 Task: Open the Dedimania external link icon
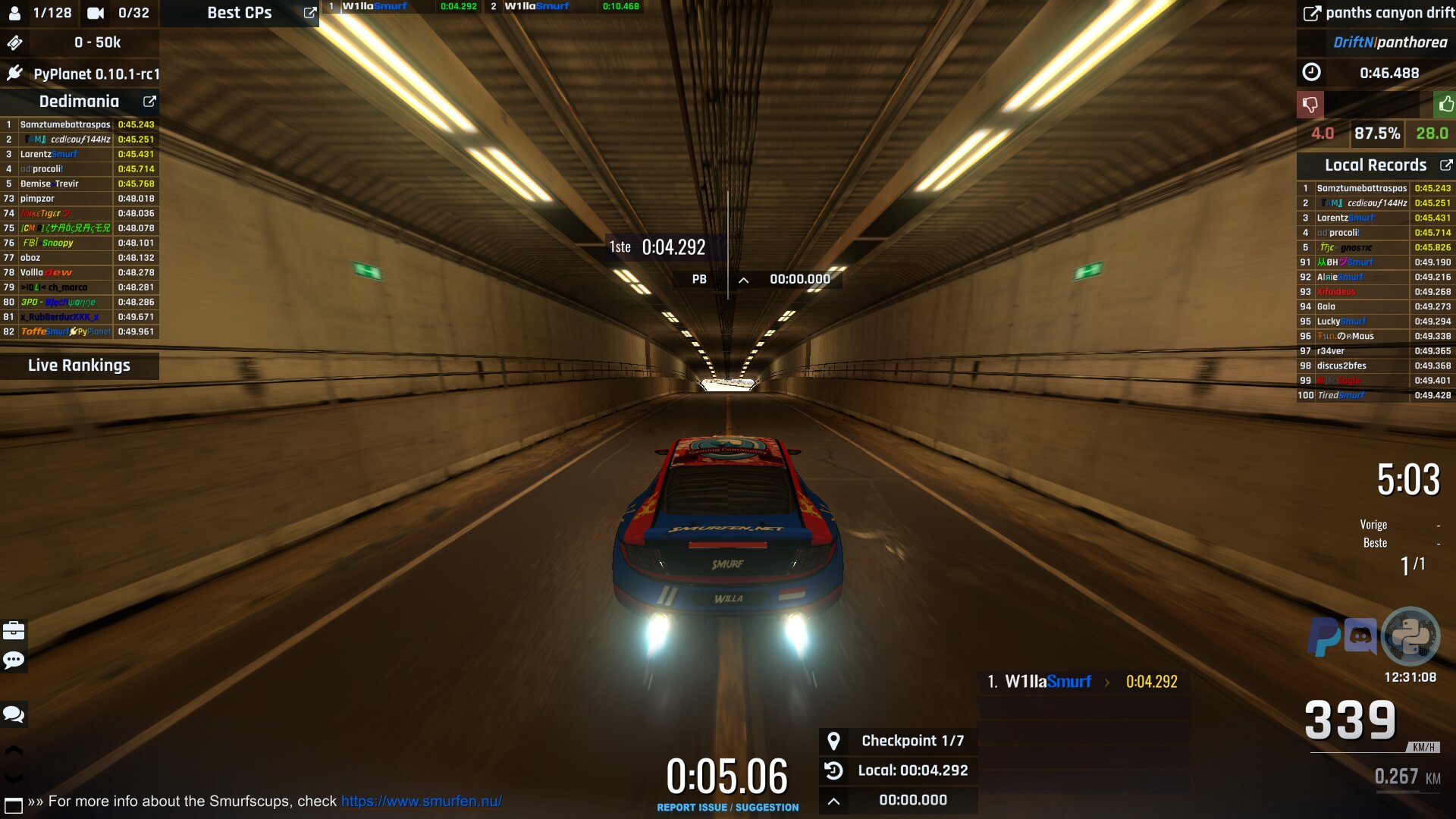(x=149, y=101)
